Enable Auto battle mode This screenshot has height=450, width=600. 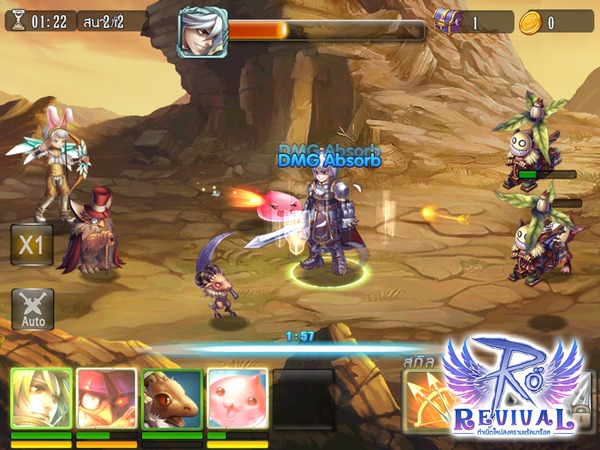[32, 308]
